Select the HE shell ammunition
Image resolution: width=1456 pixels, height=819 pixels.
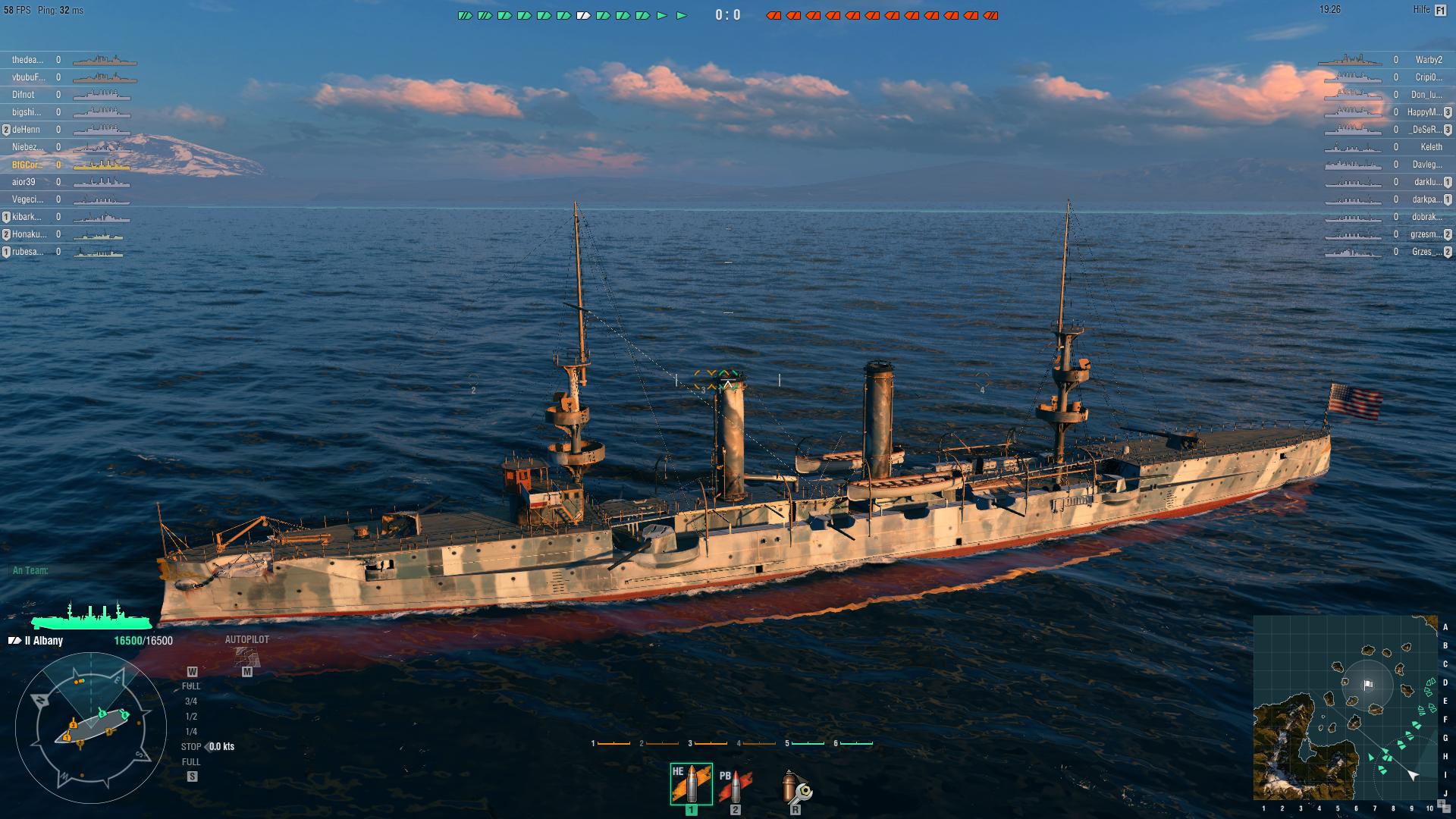691,784
